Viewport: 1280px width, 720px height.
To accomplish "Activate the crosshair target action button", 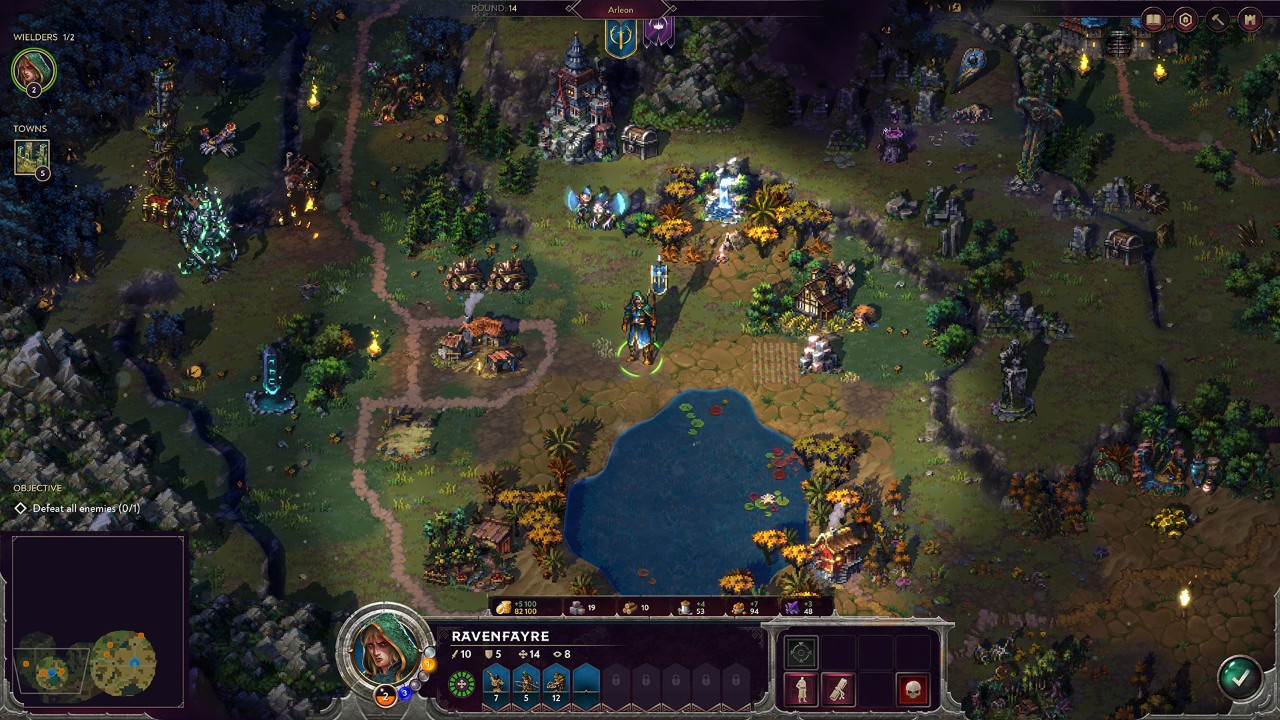I will (801, 652).
